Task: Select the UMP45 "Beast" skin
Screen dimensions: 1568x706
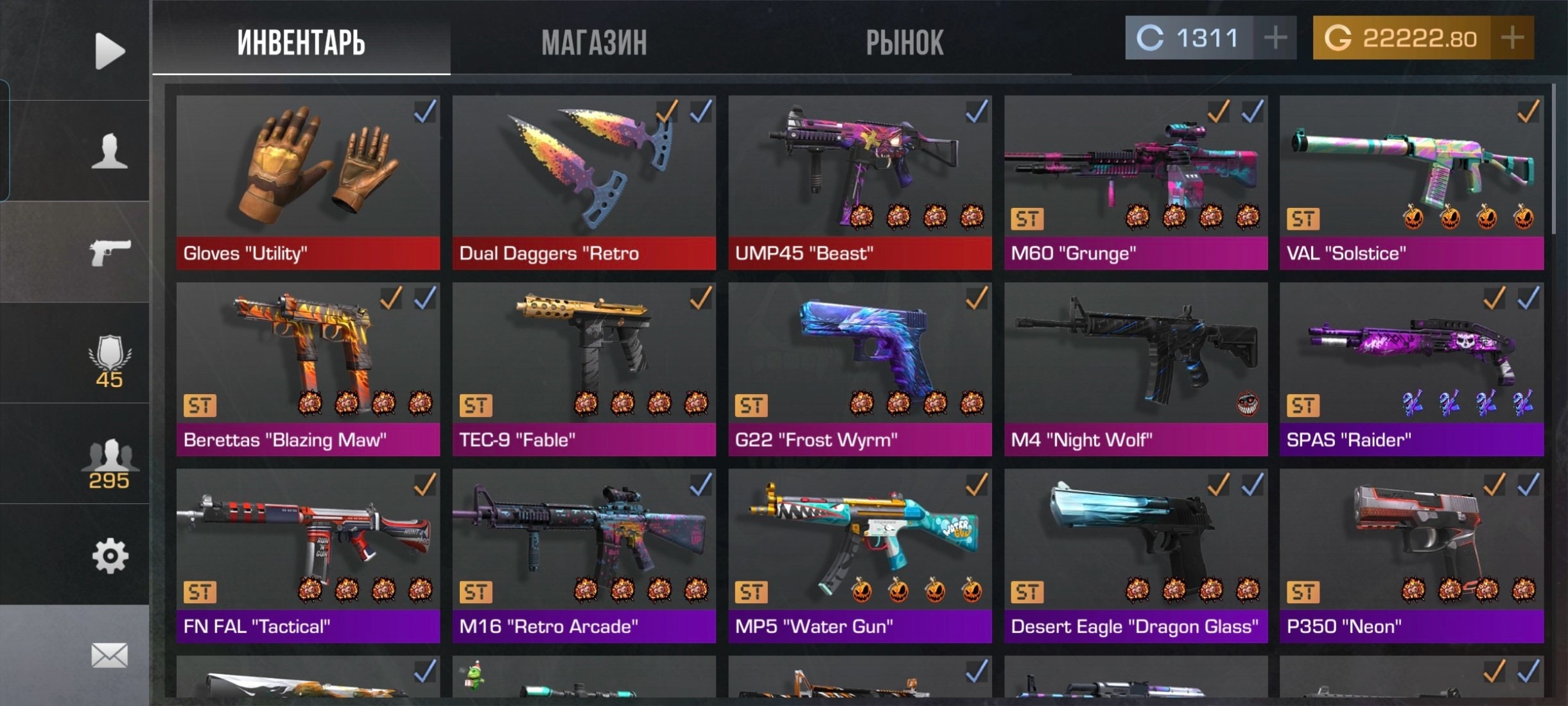Action: coord(860,182)
